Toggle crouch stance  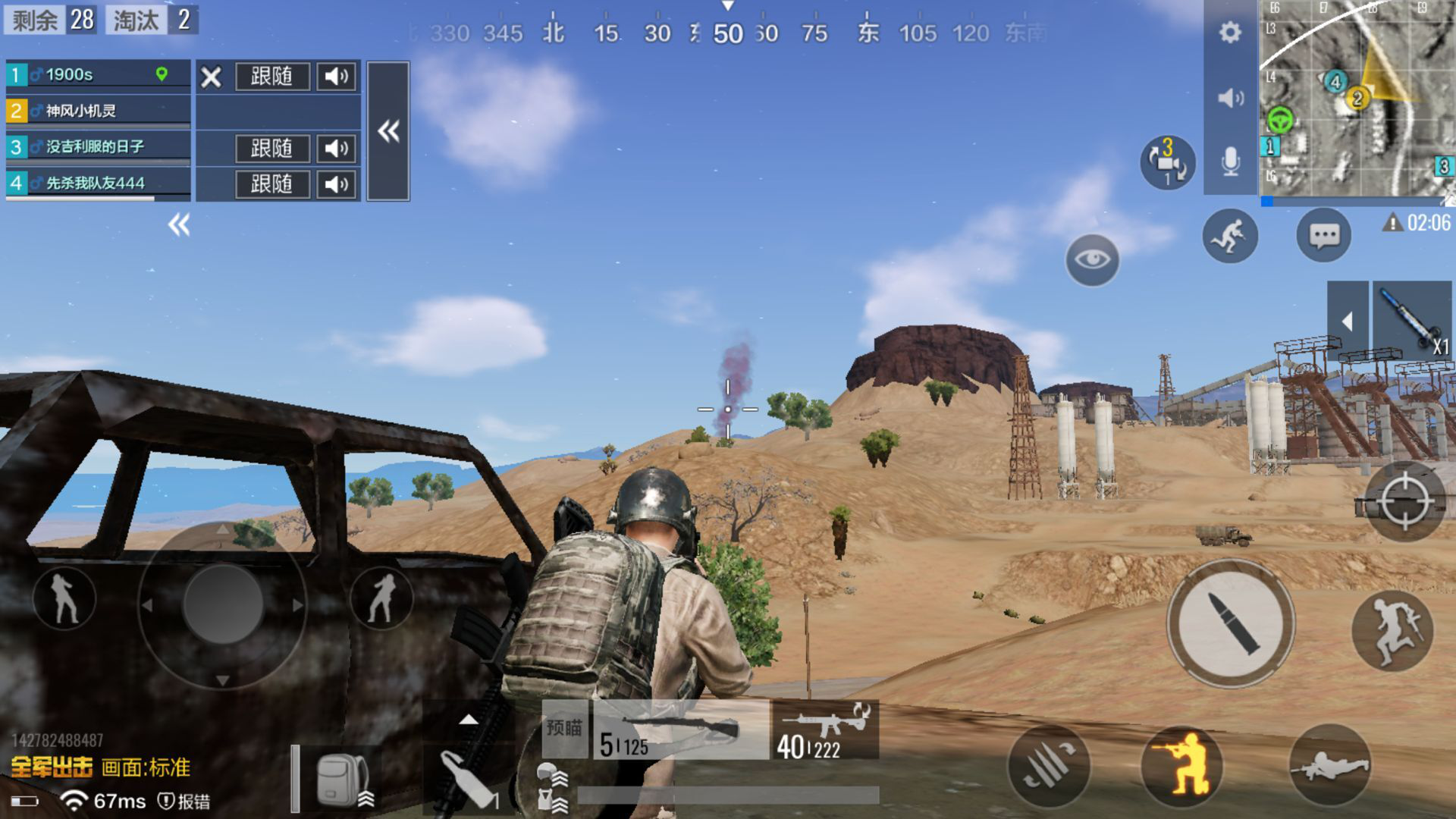pyautogui.click(x=1181, y=766)
